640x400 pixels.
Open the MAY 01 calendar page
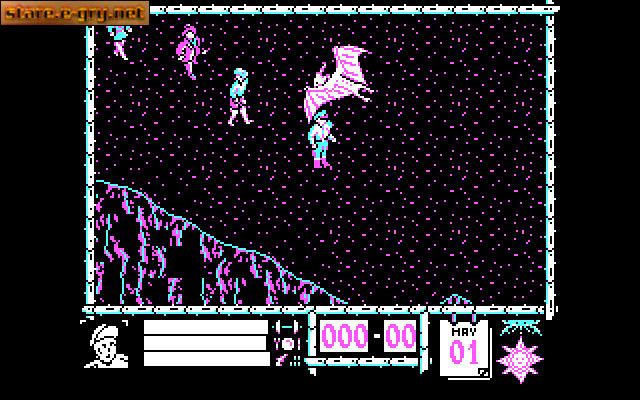(465, 347)
